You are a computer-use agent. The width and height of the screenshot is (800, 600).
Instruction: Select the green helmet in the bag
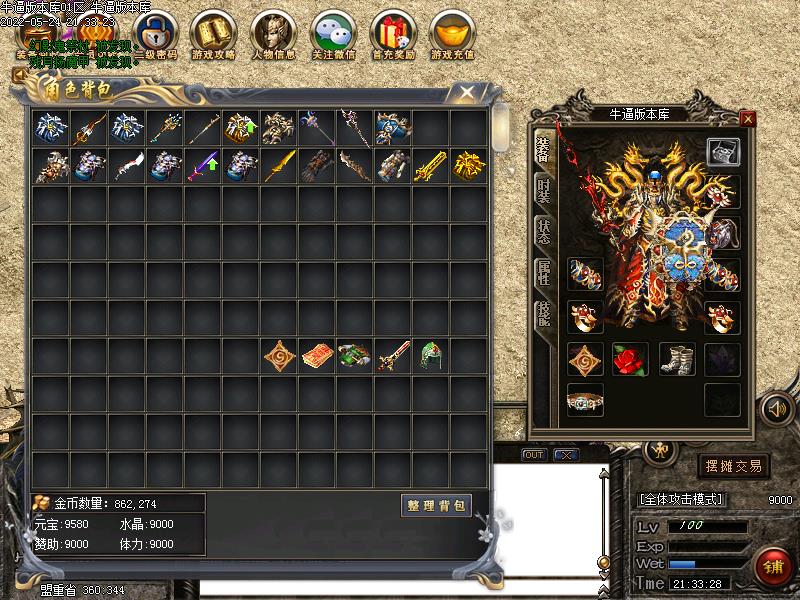click(x=431, y=356)
